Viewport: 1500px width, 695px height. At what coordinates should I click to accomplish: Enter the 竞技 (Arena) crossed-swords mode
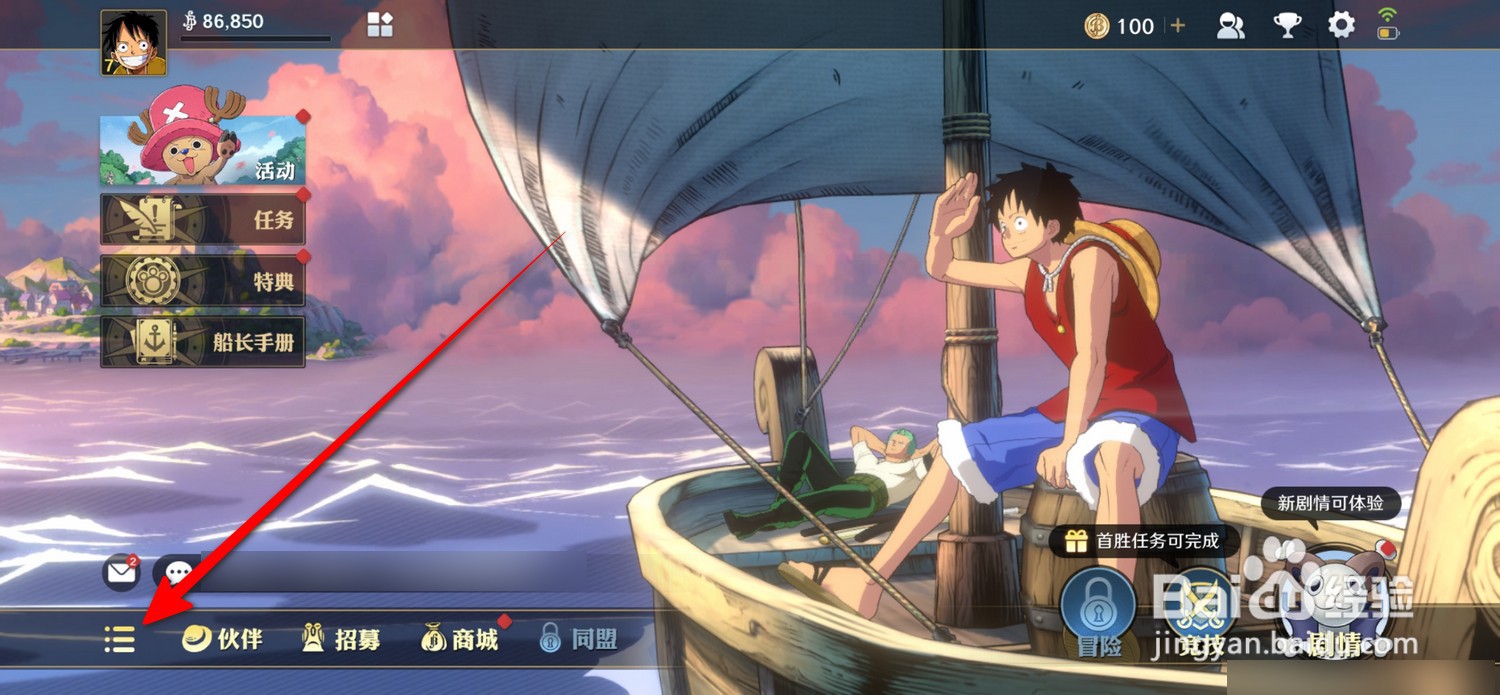[x=1201, y=606]
